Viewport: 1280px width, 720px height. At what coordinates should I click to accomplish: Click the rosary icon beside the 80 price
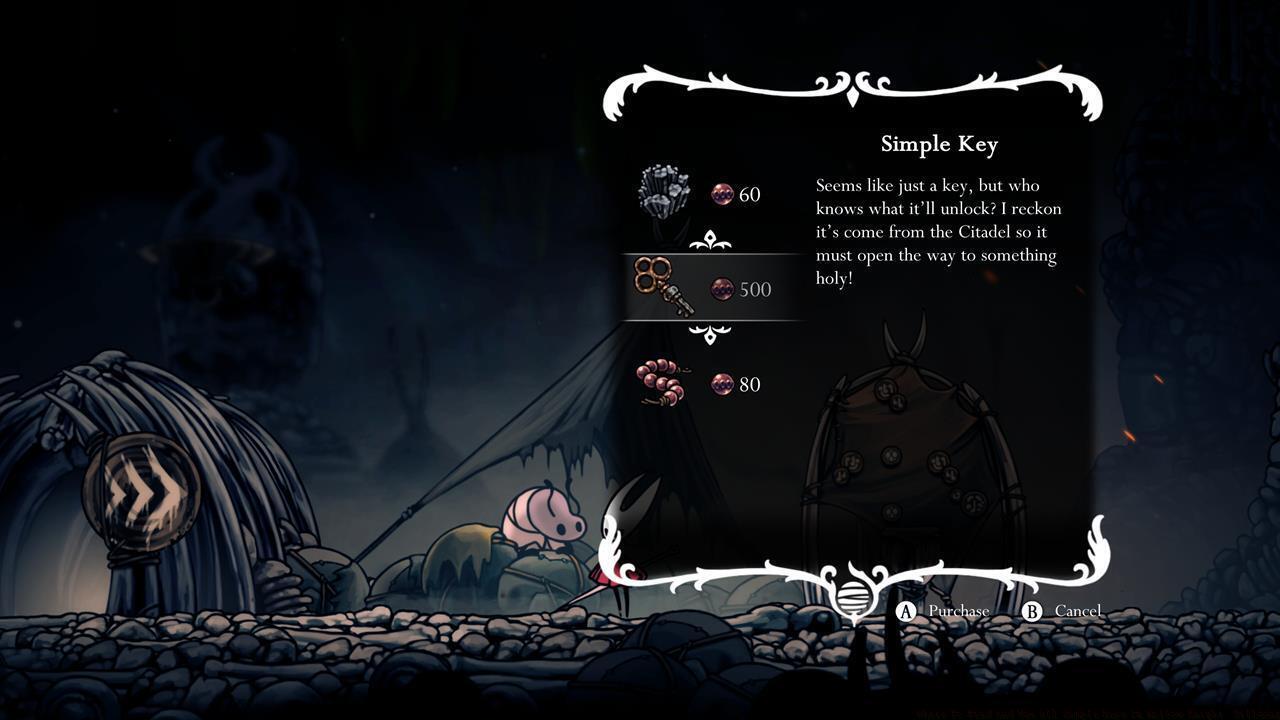point(722,384)
